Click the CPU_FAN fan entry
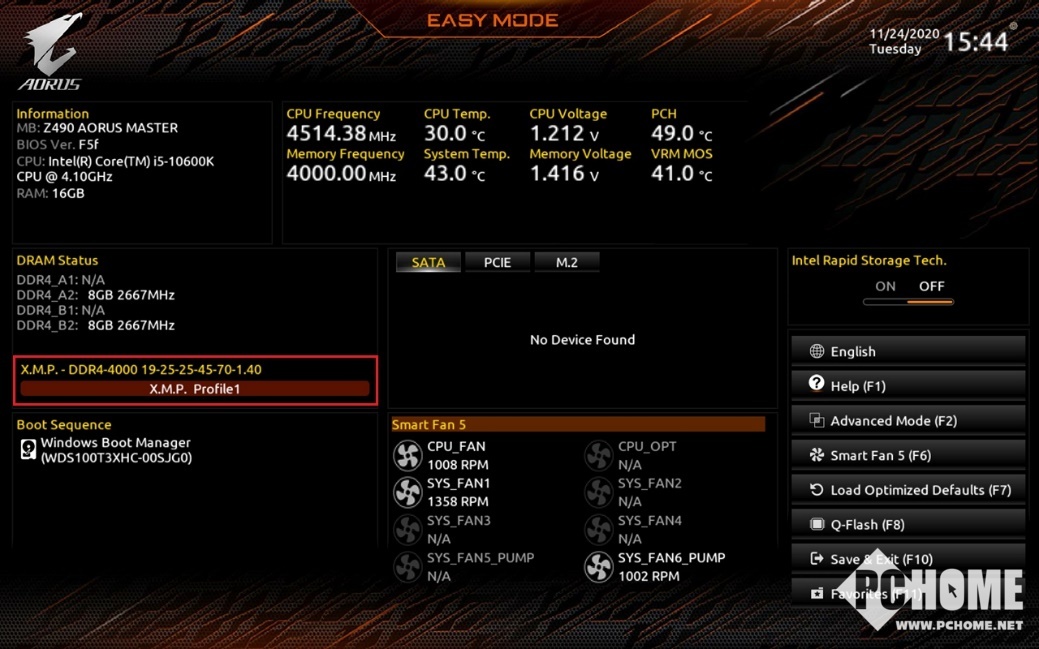 click(456, 455)
